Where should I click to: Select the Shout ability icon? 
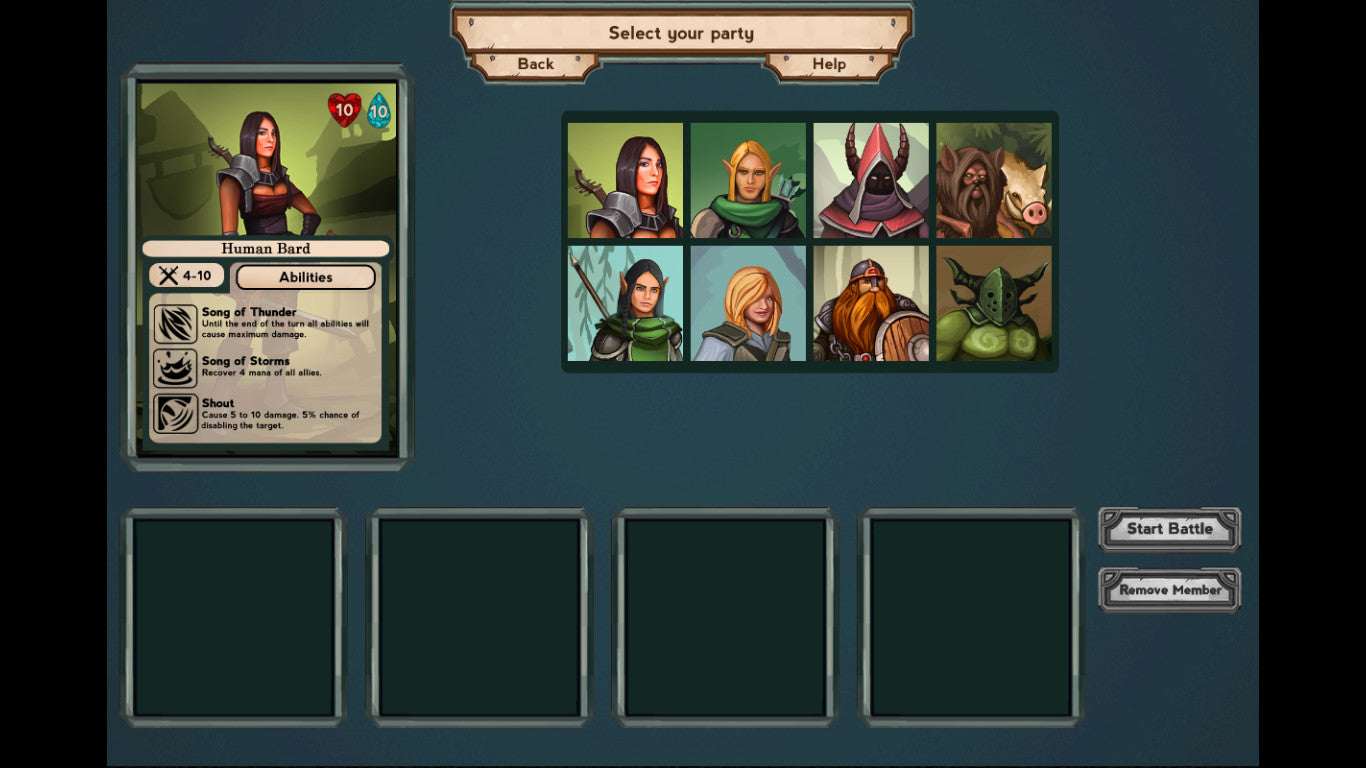[x=176, y=413]
